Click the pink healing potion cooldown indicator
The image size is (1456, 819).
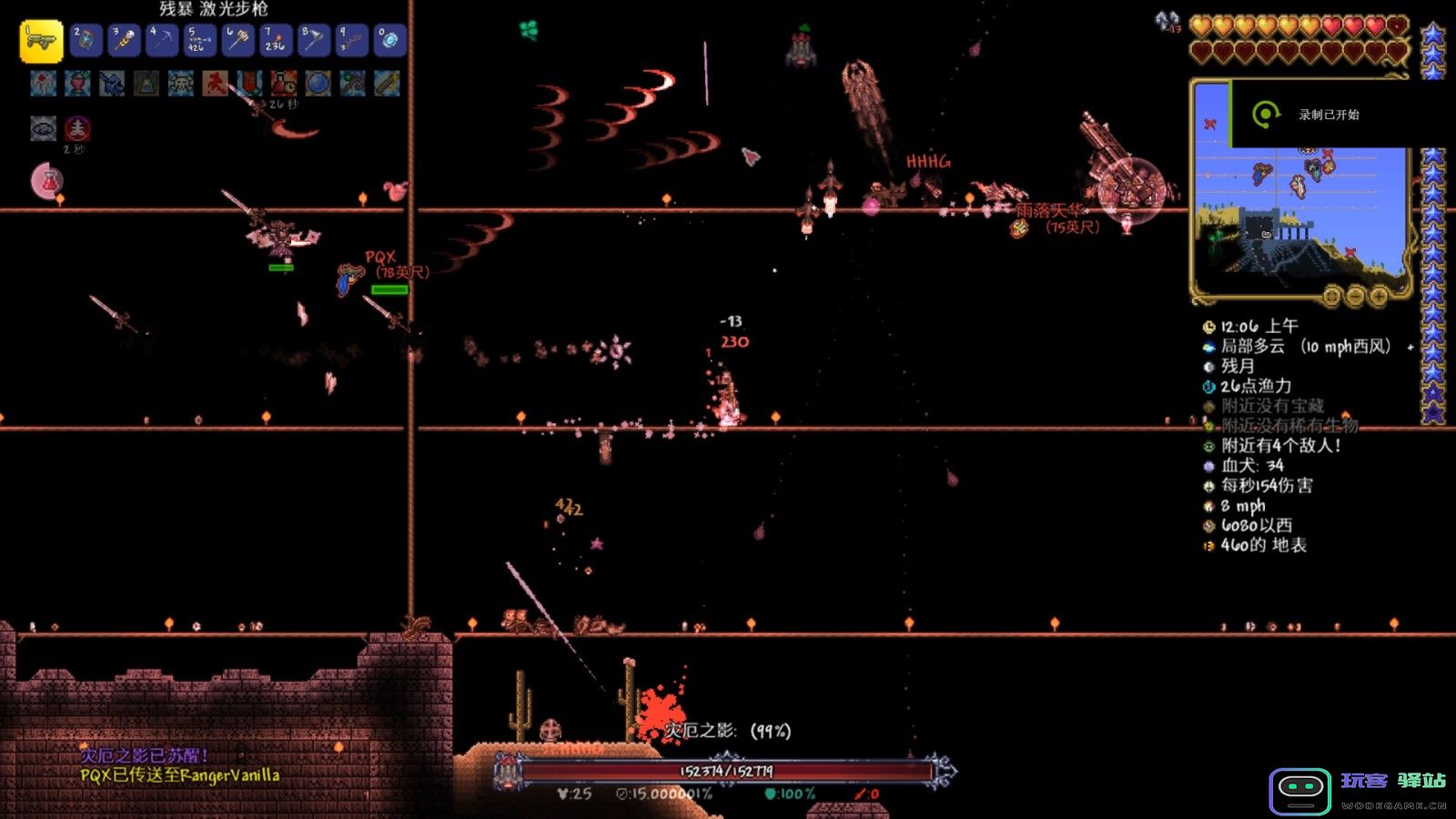coord(47,181)
